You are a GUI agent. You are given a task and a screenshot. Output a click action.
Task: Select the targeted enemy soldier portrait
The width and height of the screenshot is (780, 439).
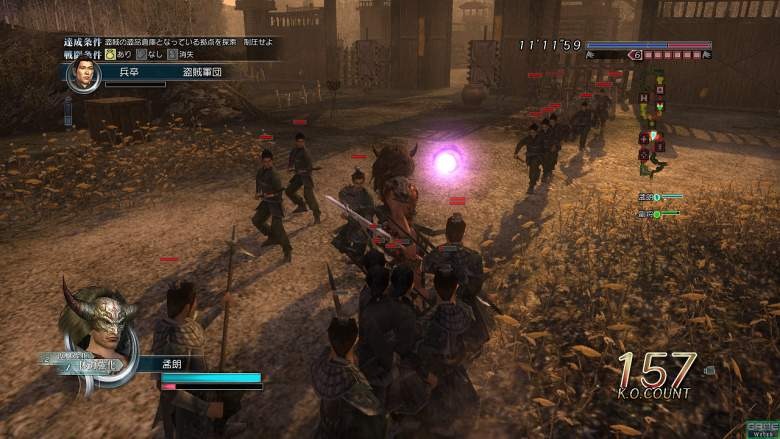[x=83, y=73]
